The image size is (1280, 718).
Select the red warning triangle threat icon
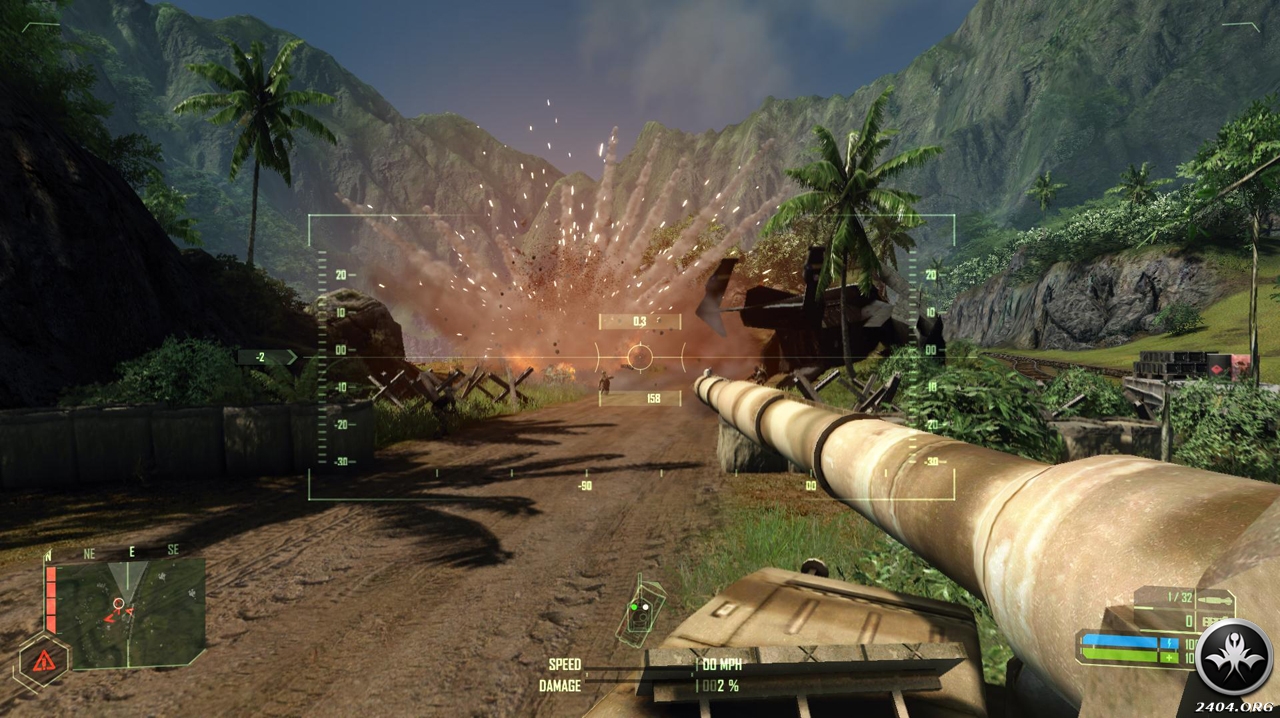(43, 660)
